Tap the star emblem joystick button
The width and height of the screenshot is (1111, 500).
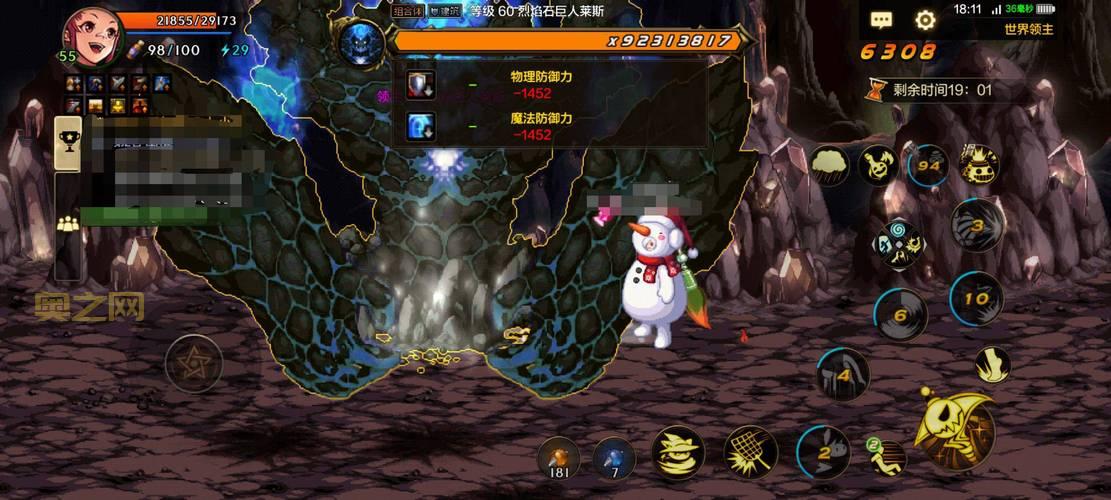(x=193, y=362)
